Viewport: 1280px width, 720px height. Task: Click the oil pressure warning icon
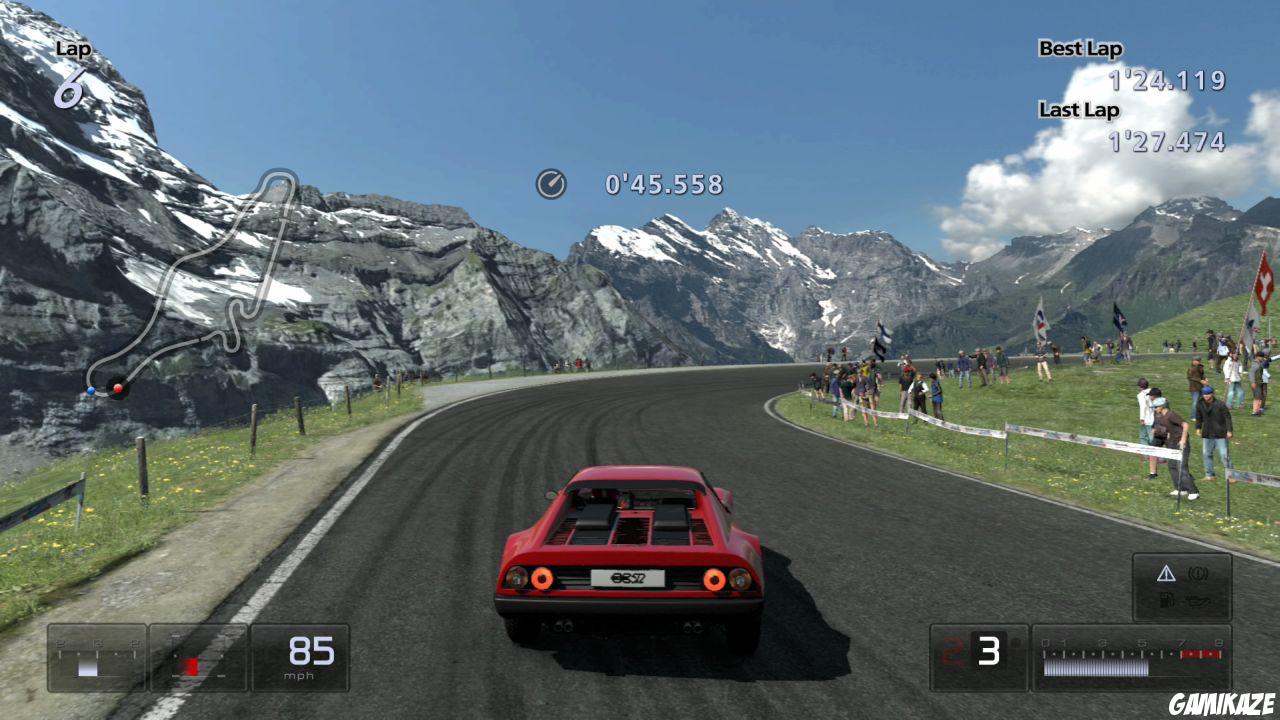(x=1196, y=600)
